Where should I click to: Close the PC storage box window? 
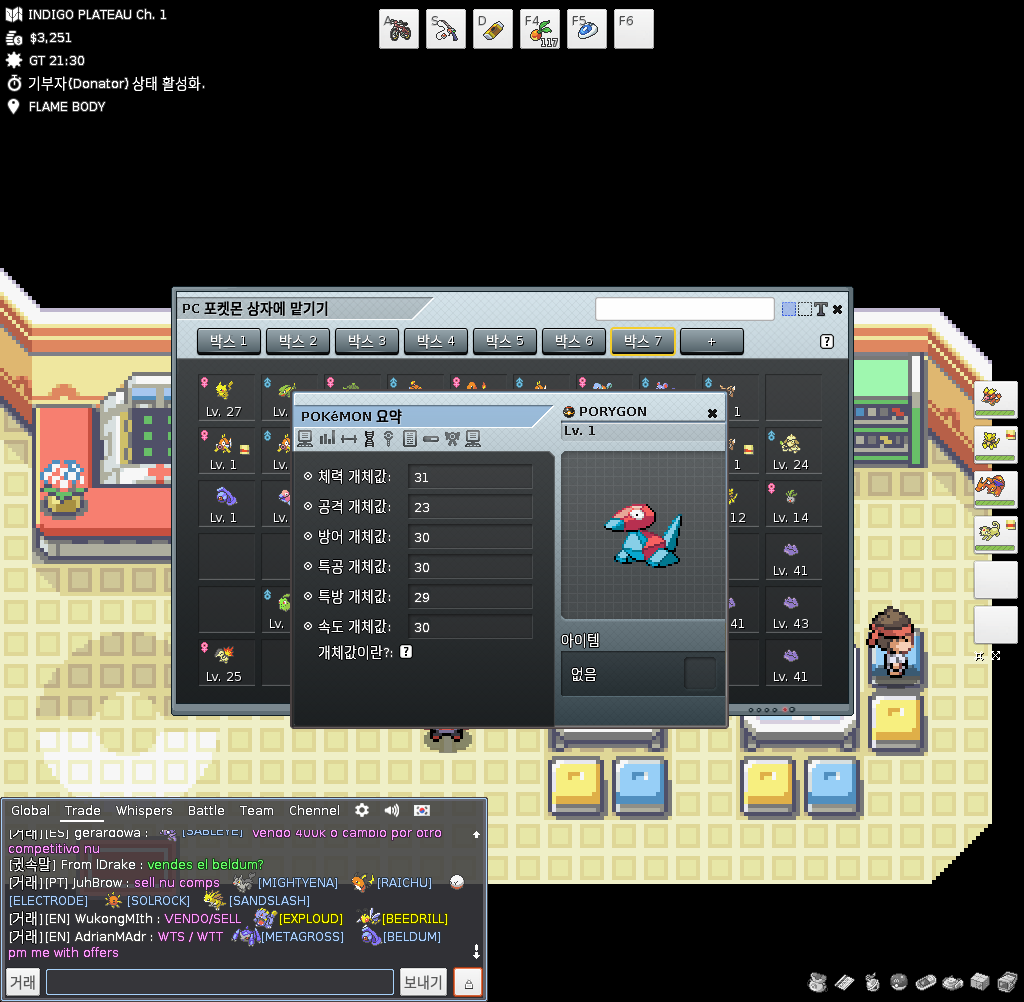[837, 309]
